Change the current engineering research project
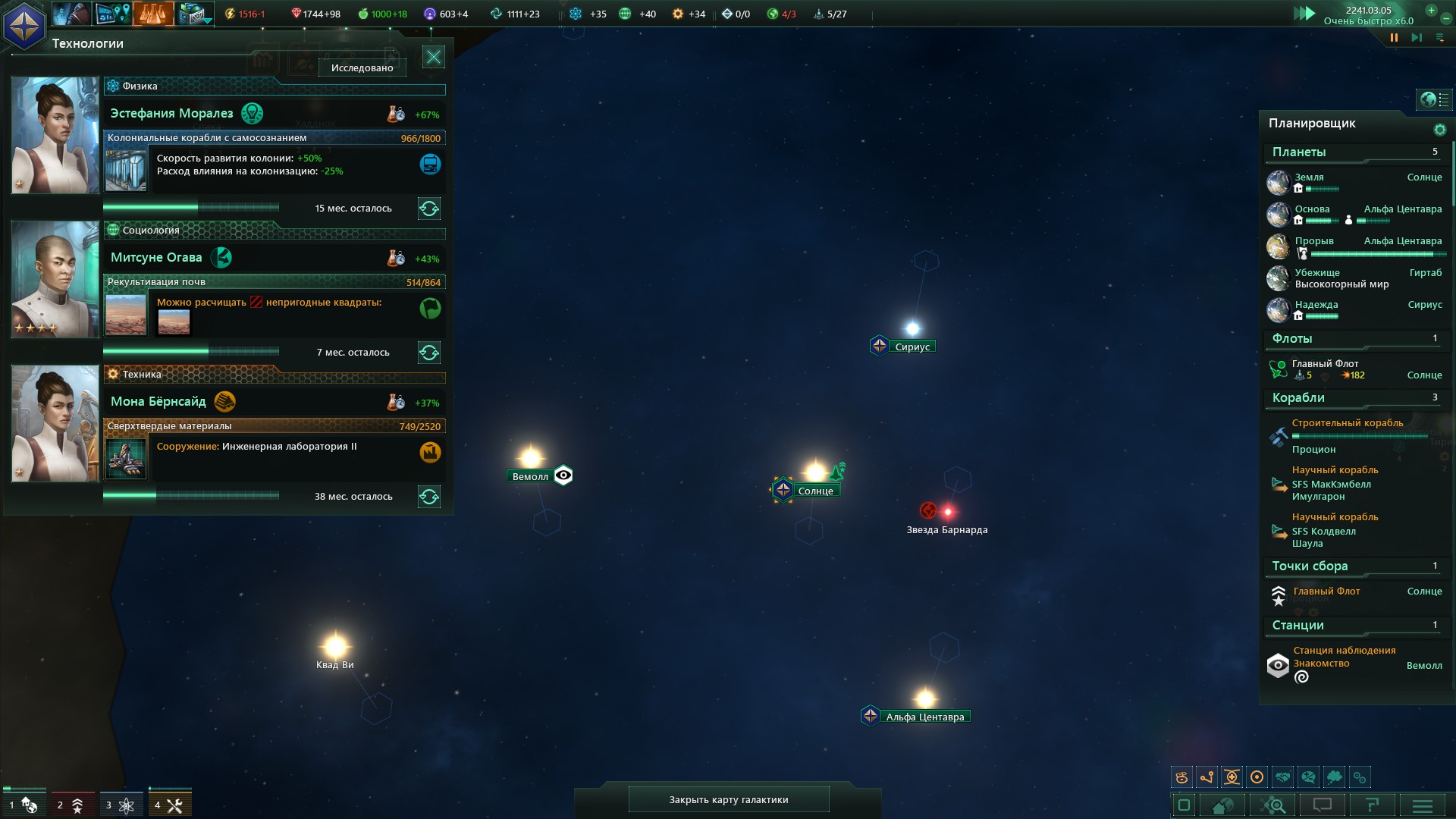Screen dimensions: 1456x819 (x=429, y=497)
